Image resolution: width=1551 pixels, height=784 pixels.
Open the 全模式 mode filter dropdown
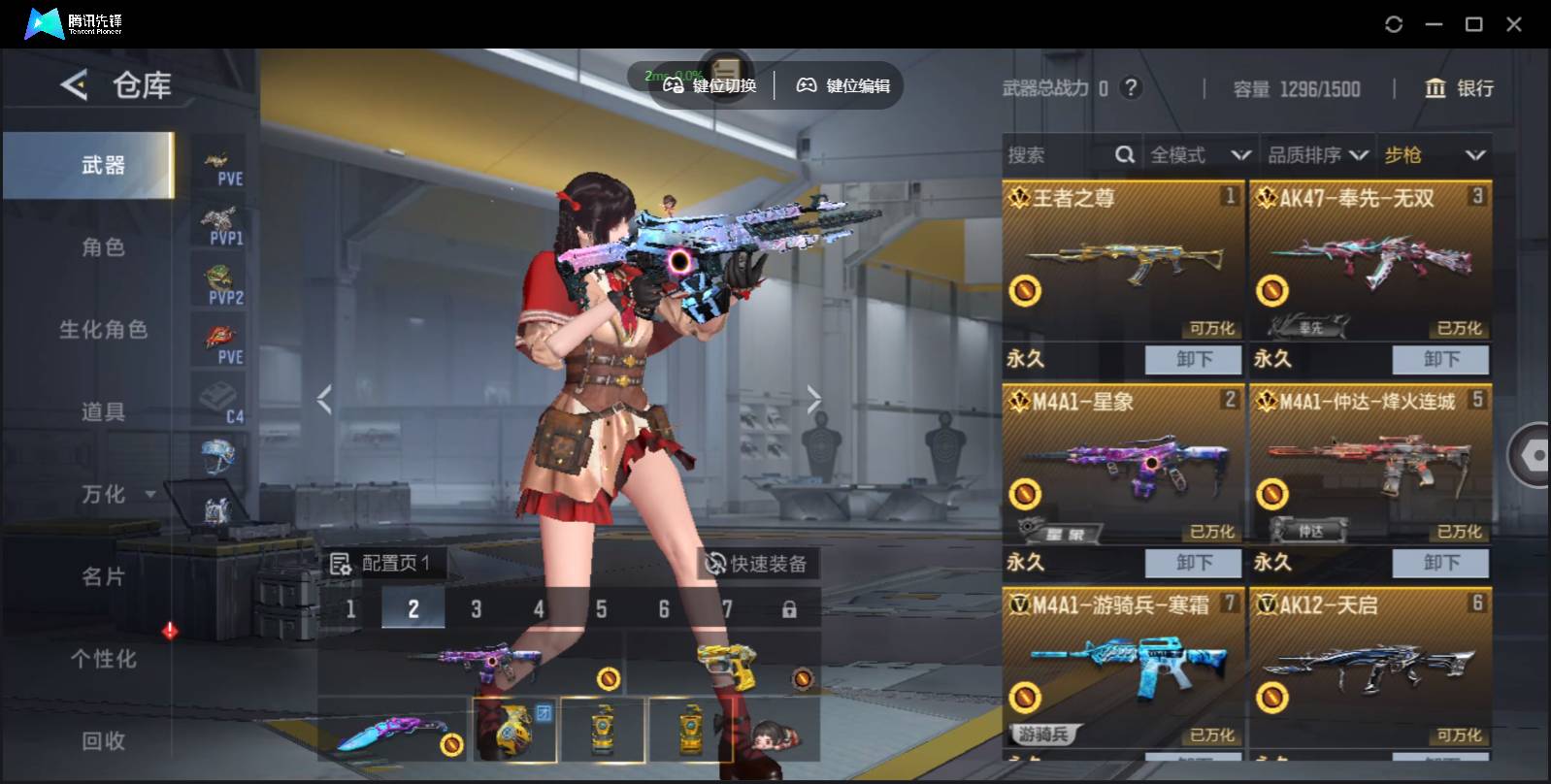[1200, 155]
